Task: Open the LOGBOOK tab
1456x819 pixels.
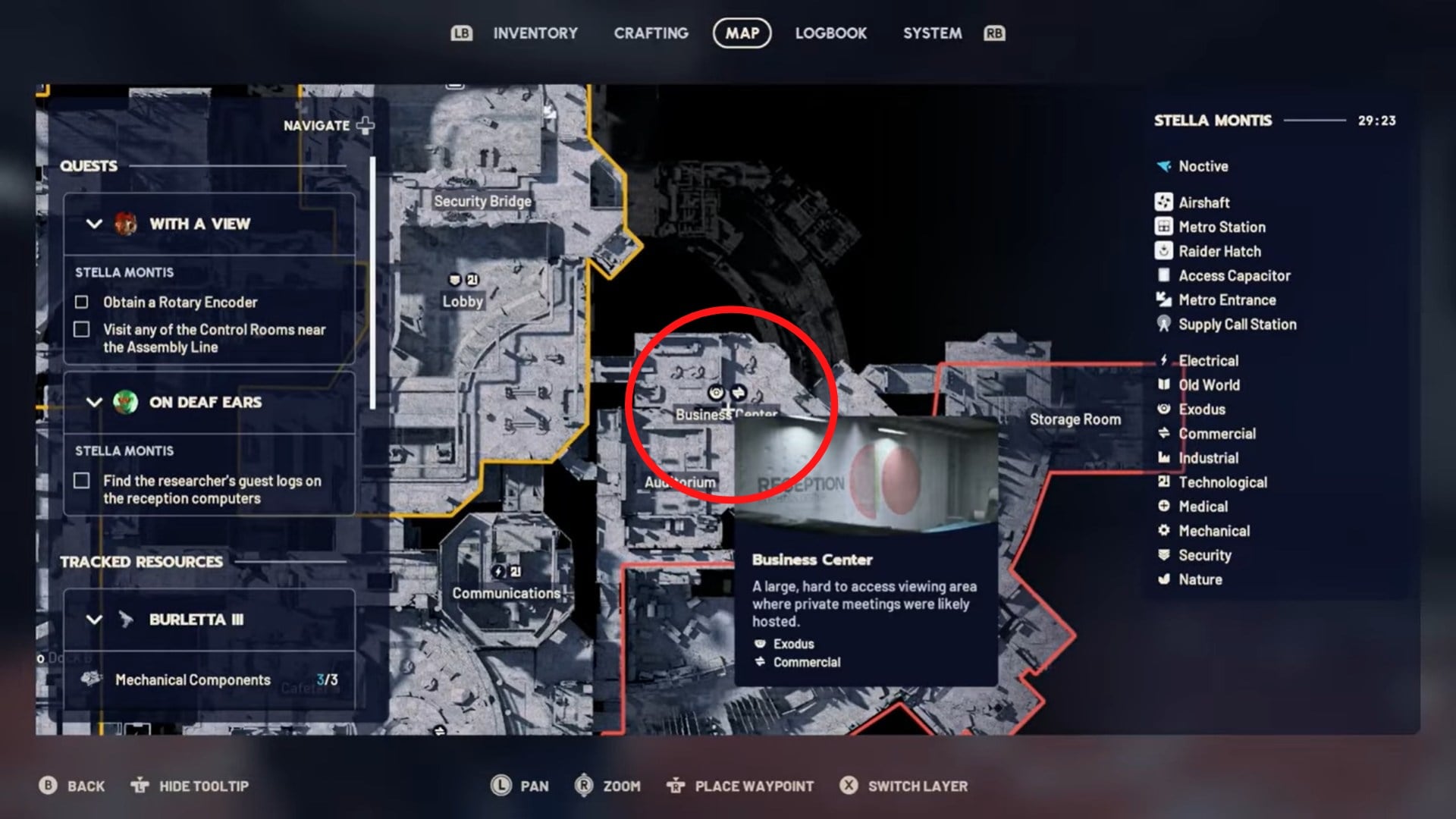Action: tap(830, 33)
